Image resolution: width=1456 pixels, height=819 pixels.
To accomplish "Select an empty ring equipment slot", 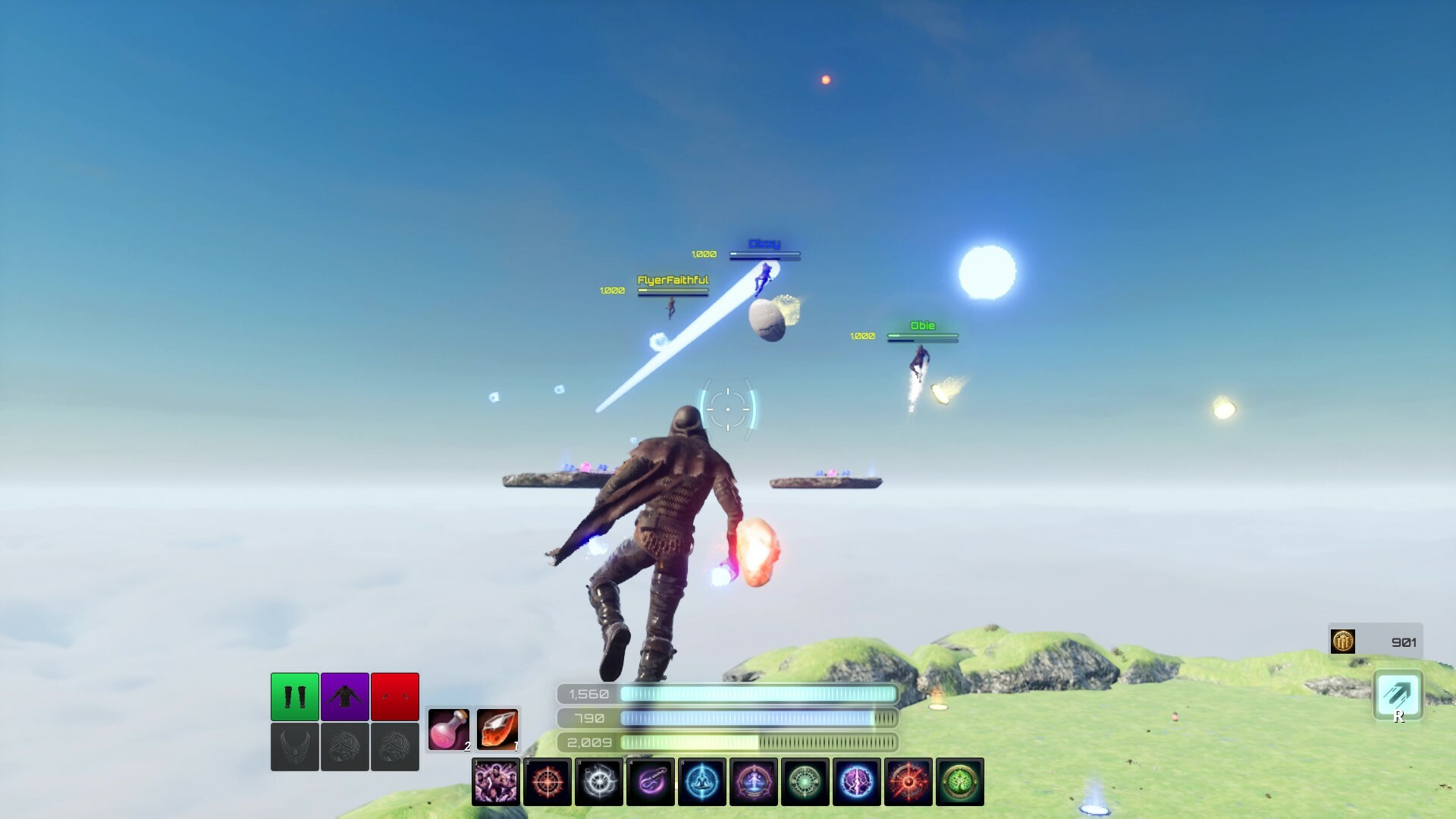I will coord(344,747).
